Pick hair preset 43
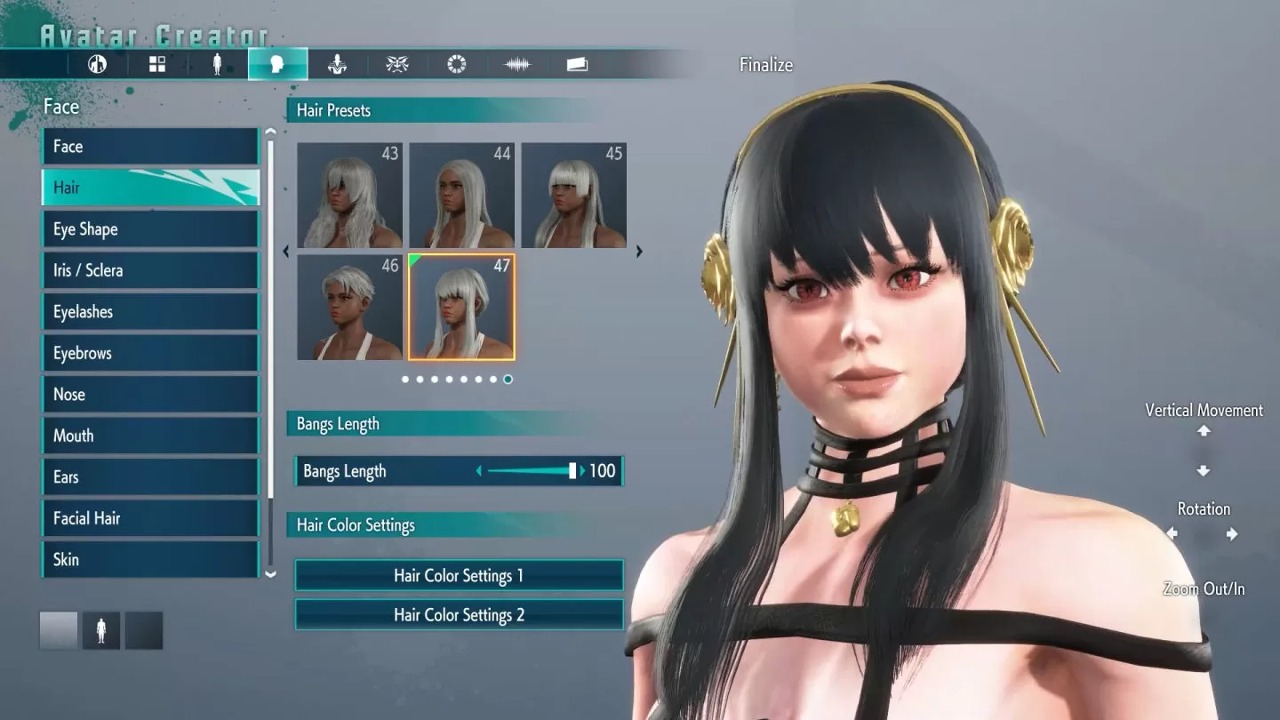The image size is (1280, 720). [350, 196]
